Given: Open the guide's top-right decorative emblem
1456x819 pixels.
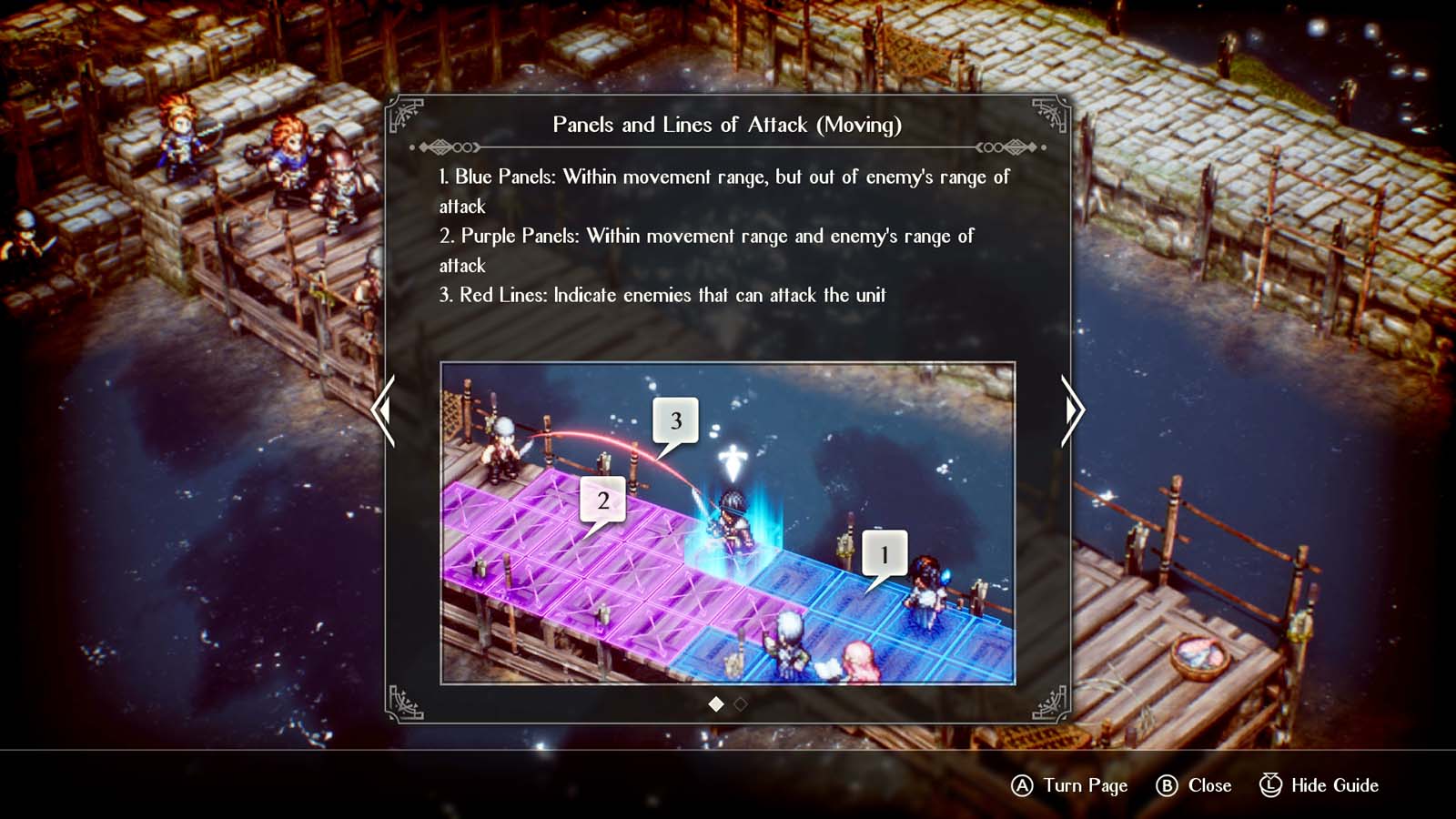Looking at the screenshot, I should [1052, 111].
